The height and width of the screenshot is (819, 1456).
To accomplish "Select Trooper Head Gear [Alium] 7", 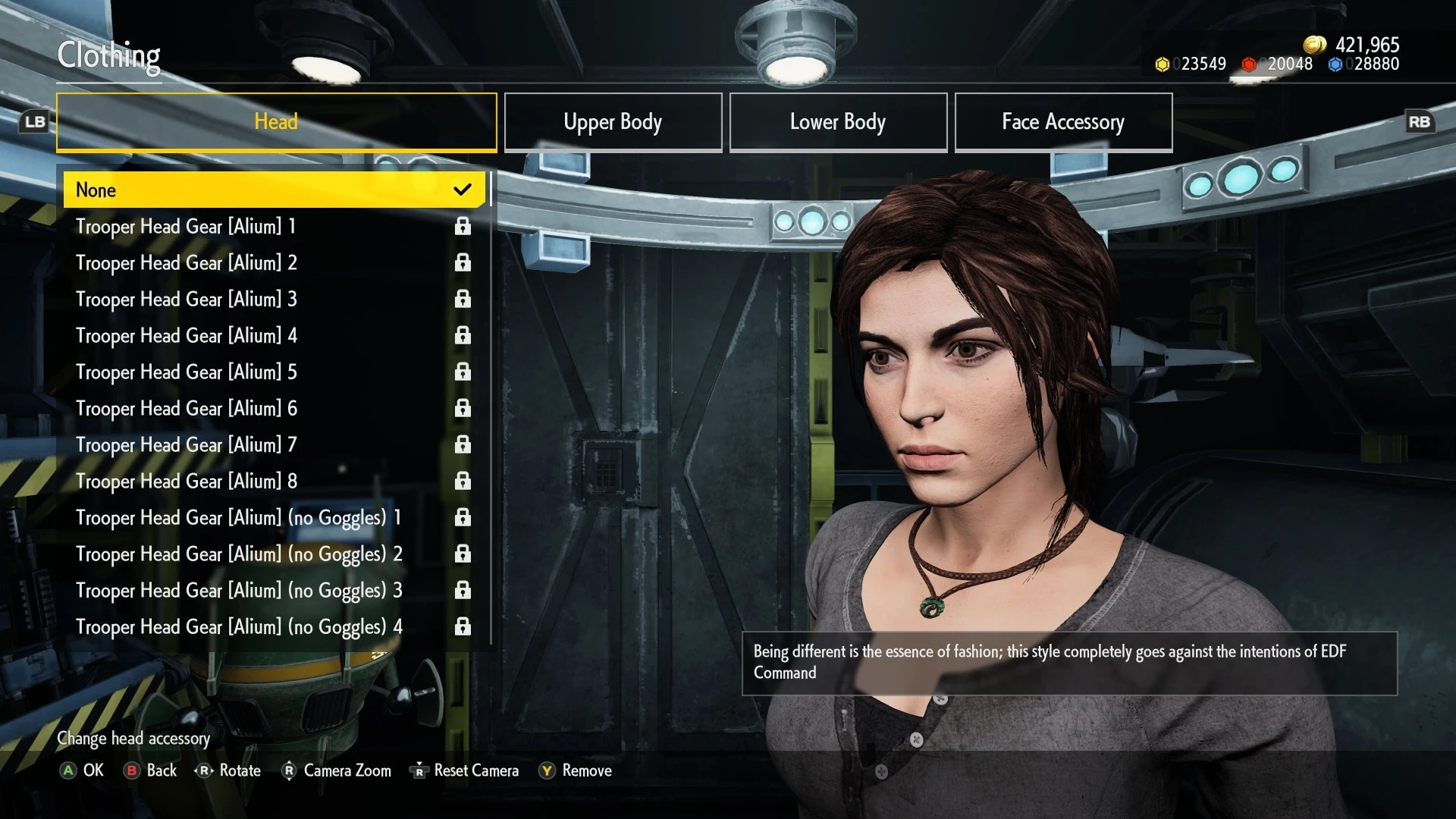I will tap(273, 444).
